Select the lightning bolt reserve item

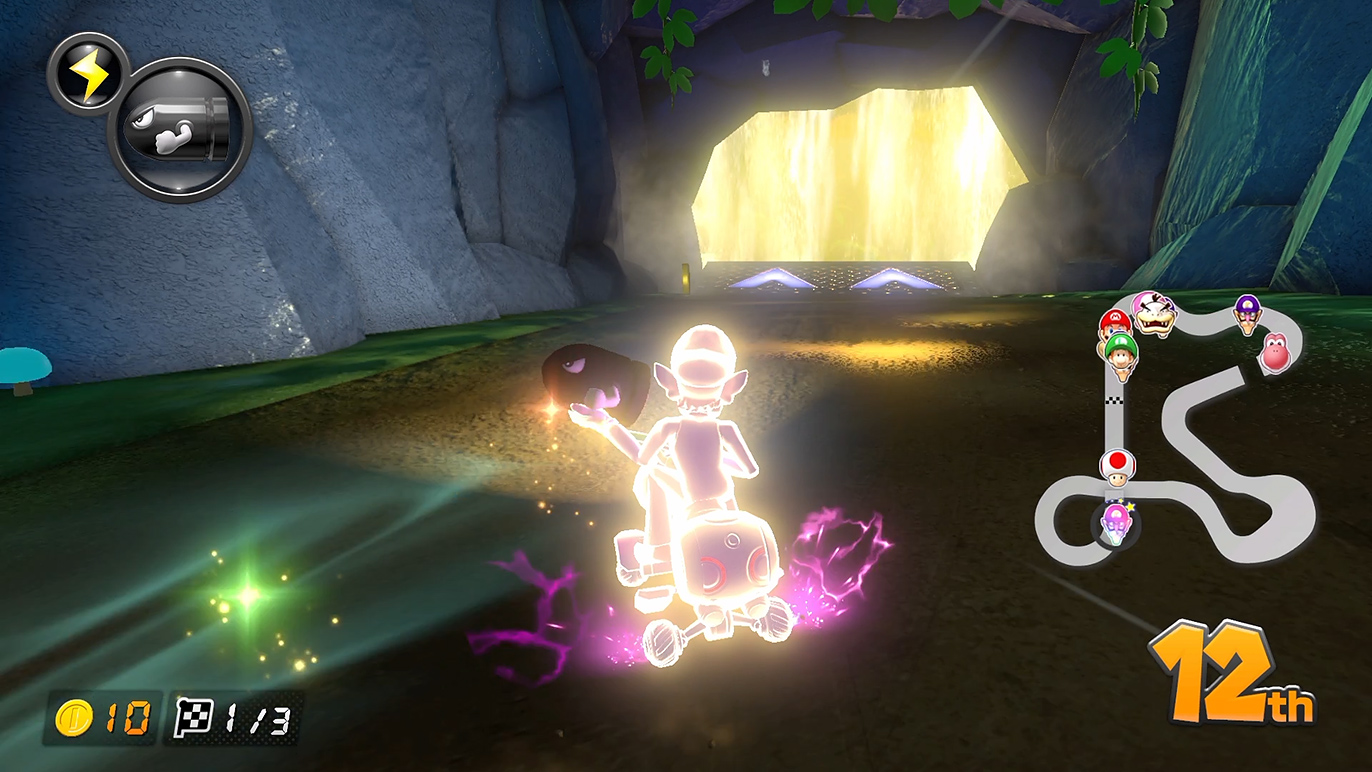[88, 73]
